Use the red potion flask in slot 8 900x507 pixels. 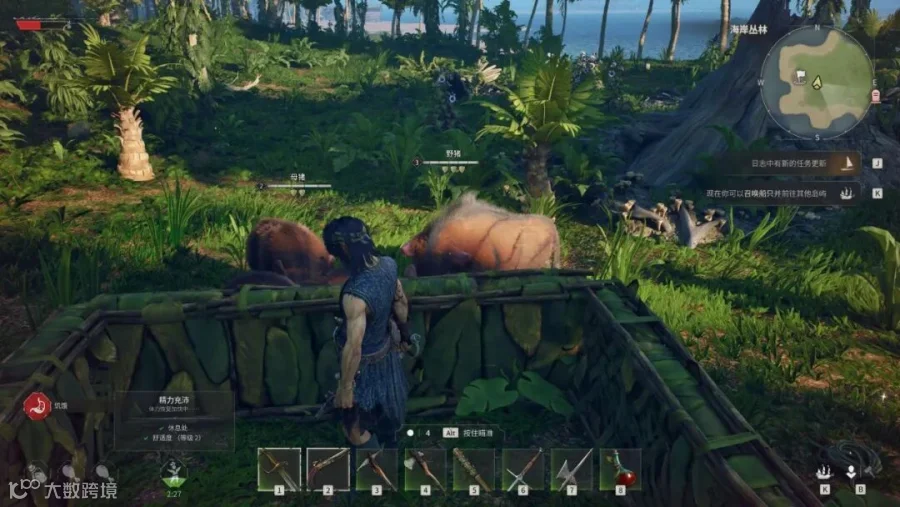620,469
